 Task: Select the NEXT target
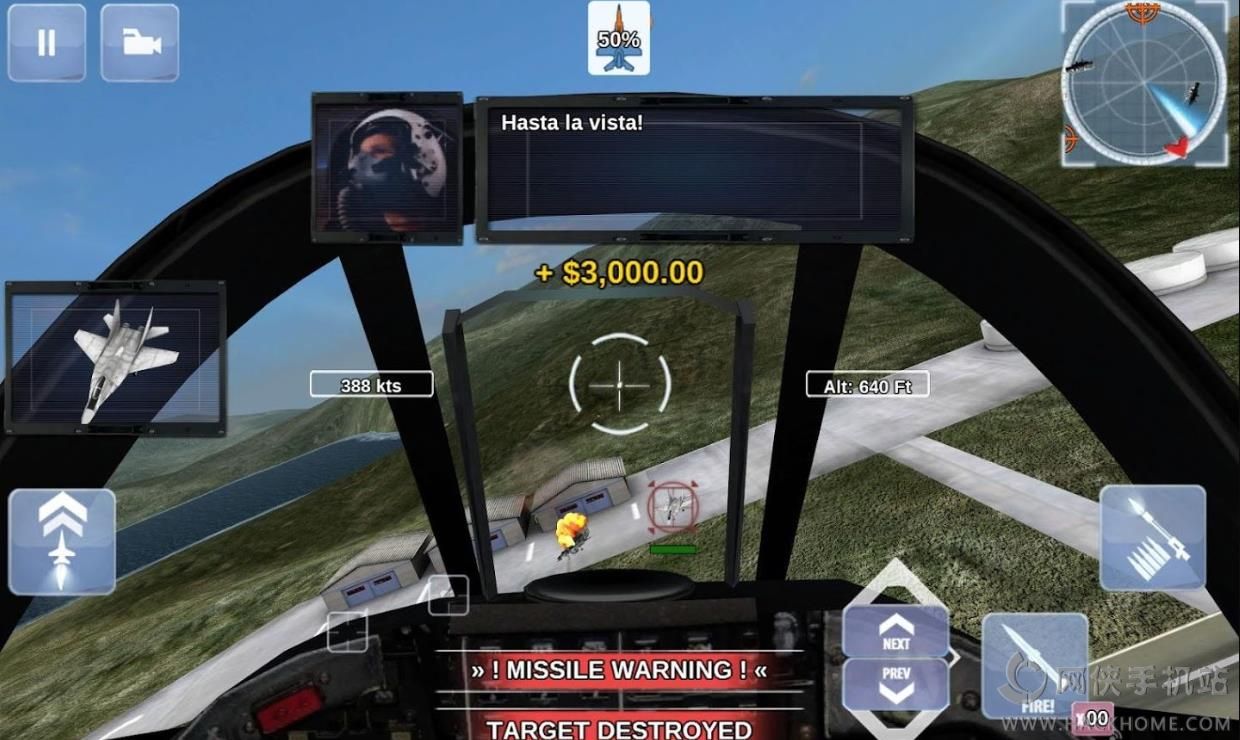[x=896, y=632]
